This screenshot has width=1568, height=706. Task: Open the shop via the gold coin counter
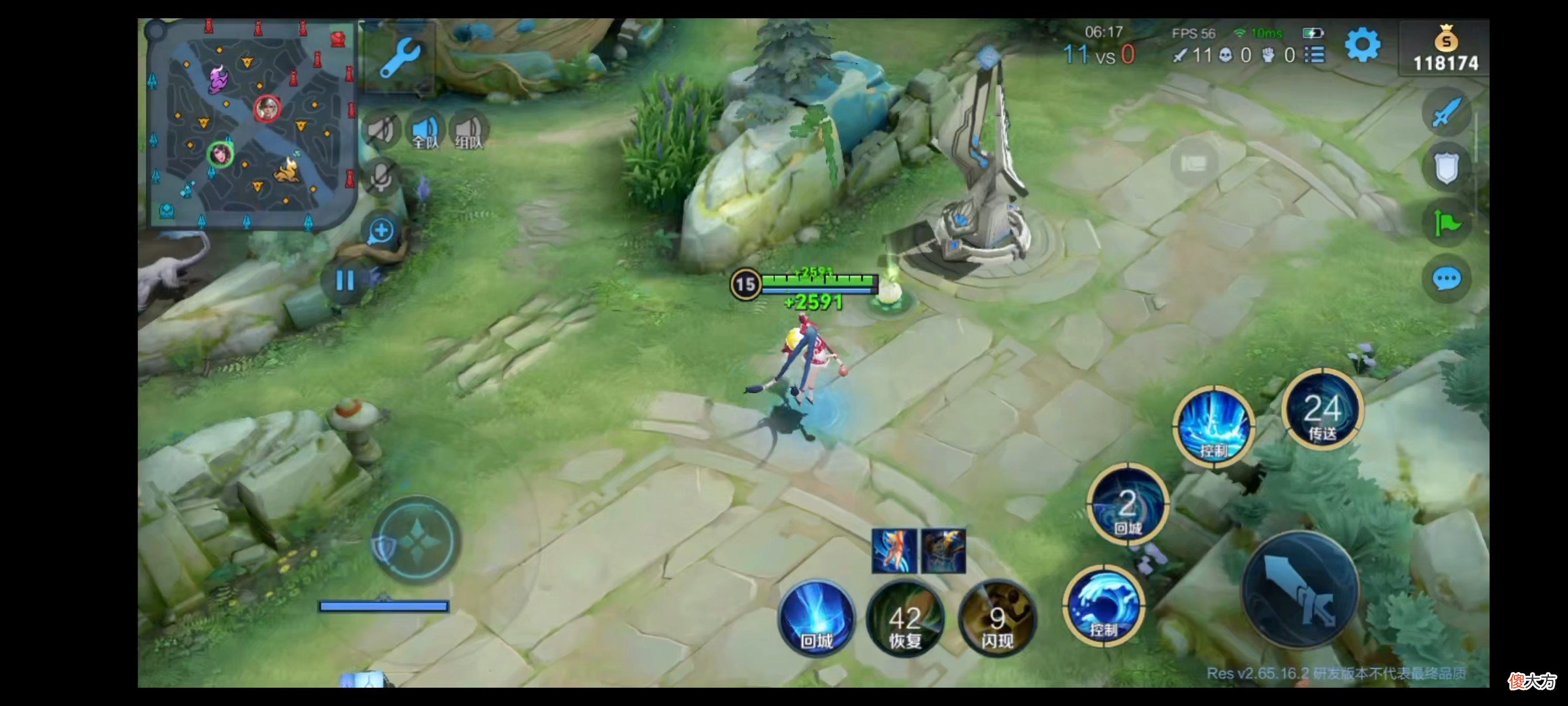click(x=1445, y=49)
